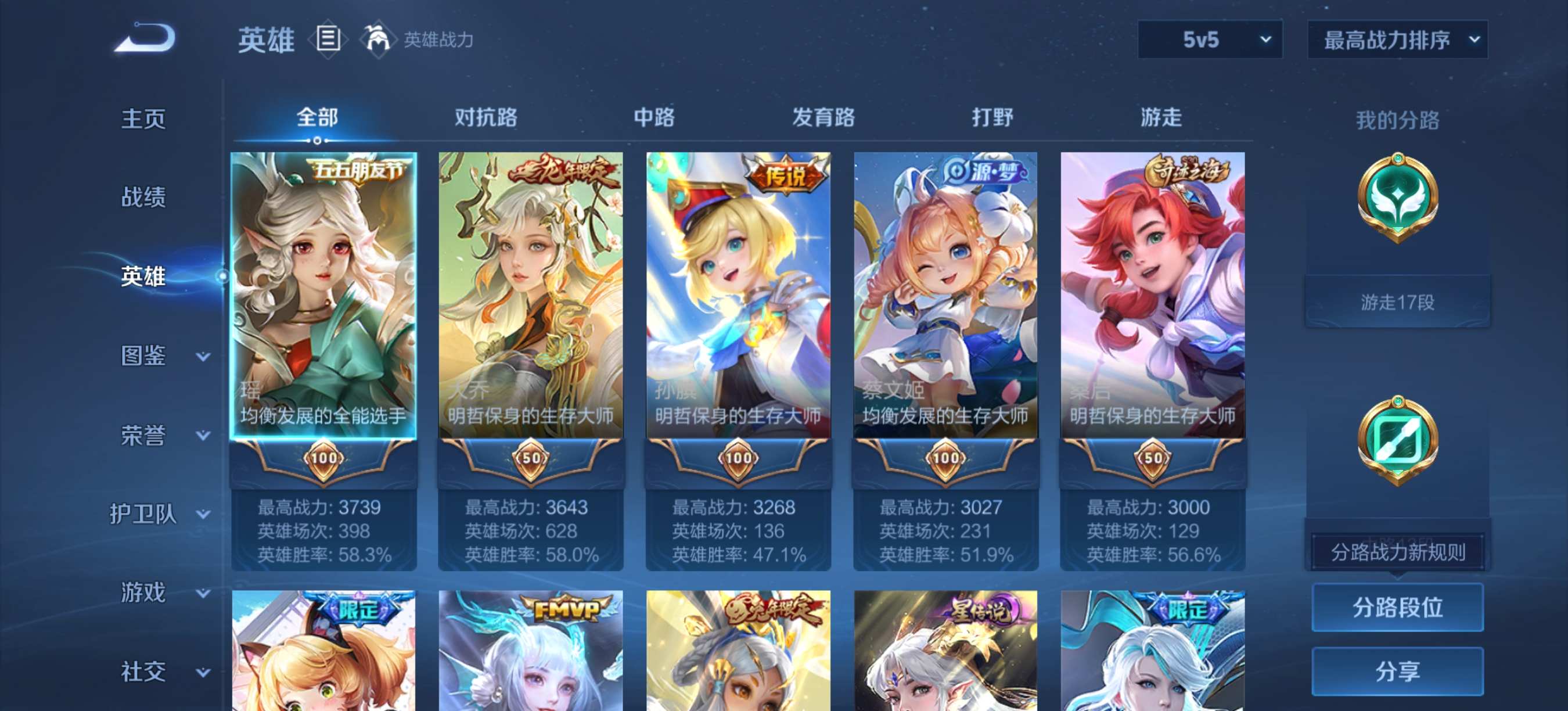Click the 分享 share button
The image size is (1568, 711).
(1397, 671)
